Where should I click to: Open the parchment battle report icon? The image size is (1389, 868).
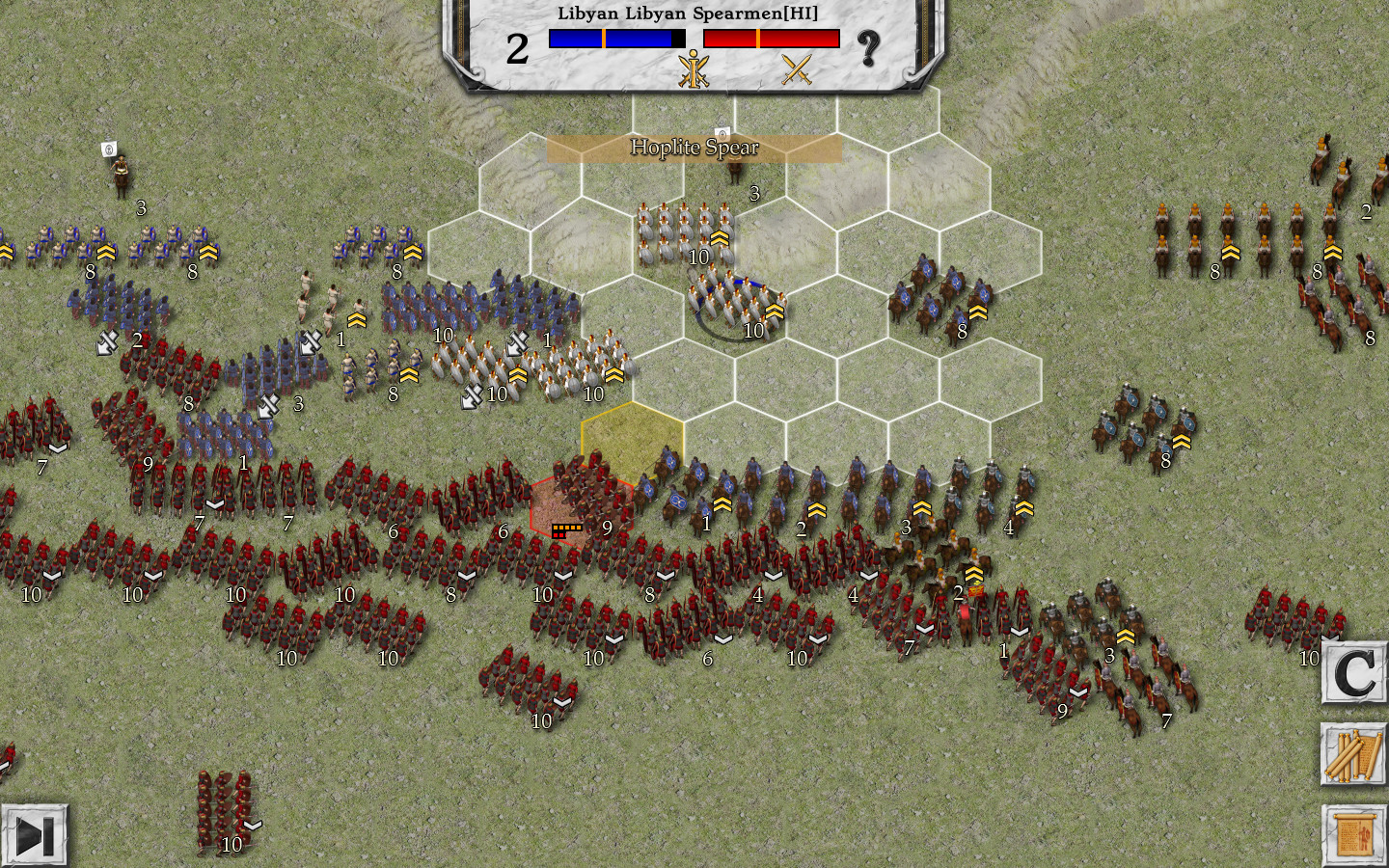(1353, 831)
